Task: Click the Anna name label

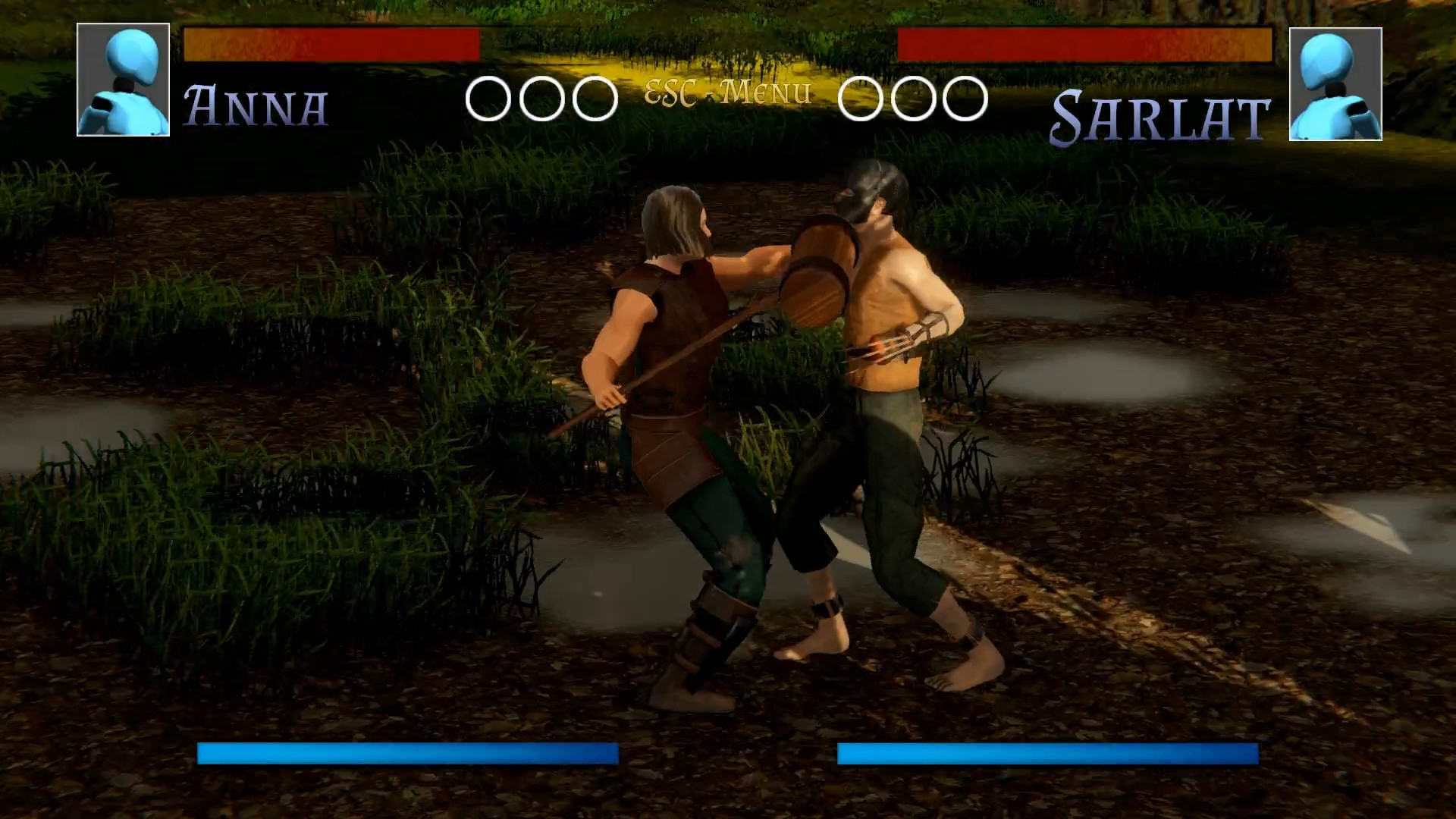Action: [x=256, y=106]
